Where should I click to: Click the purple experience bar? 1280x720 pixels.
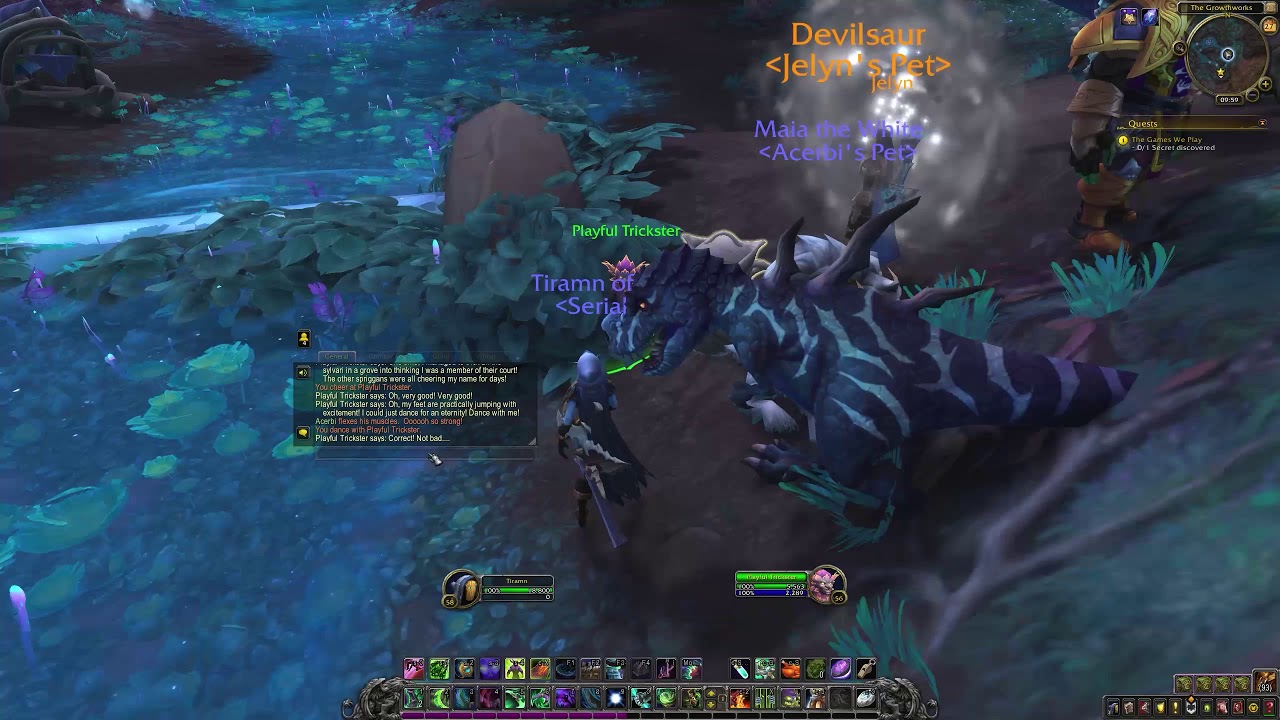500,713
